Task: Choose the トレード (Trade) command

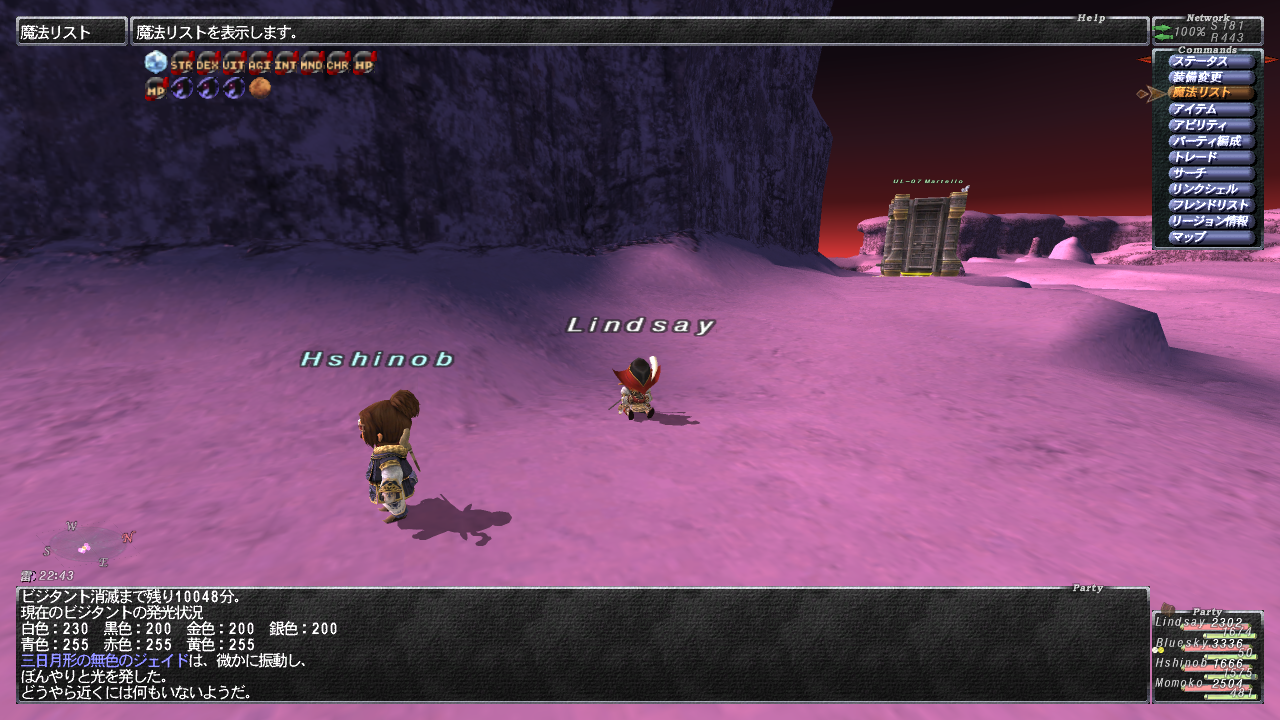Action: [1211, 157]
